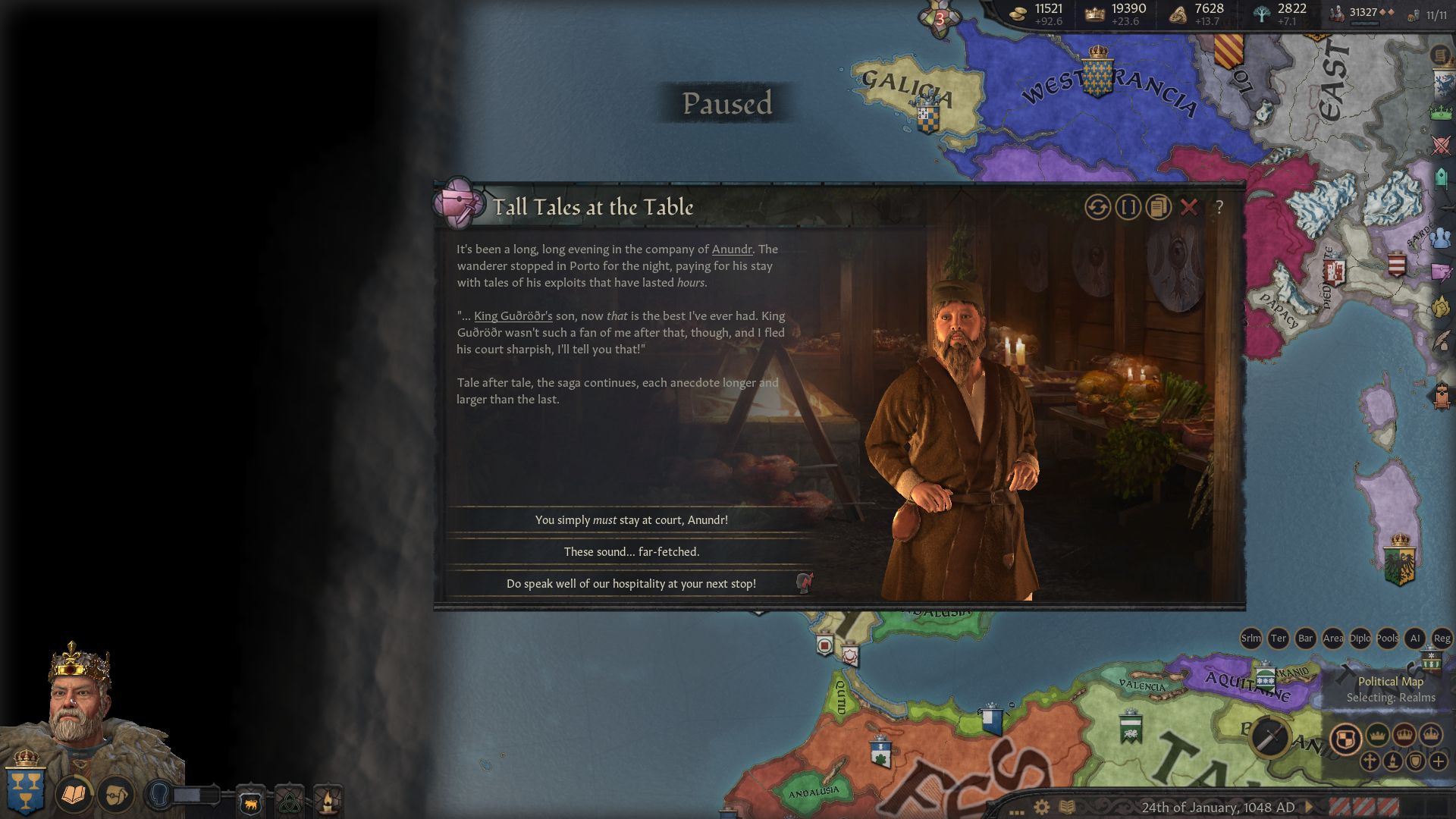The width and height of the screenshot is (1456, 819).
Task: Open the inventory satchel button beside the portrait
Action: (x=115, y=795)
